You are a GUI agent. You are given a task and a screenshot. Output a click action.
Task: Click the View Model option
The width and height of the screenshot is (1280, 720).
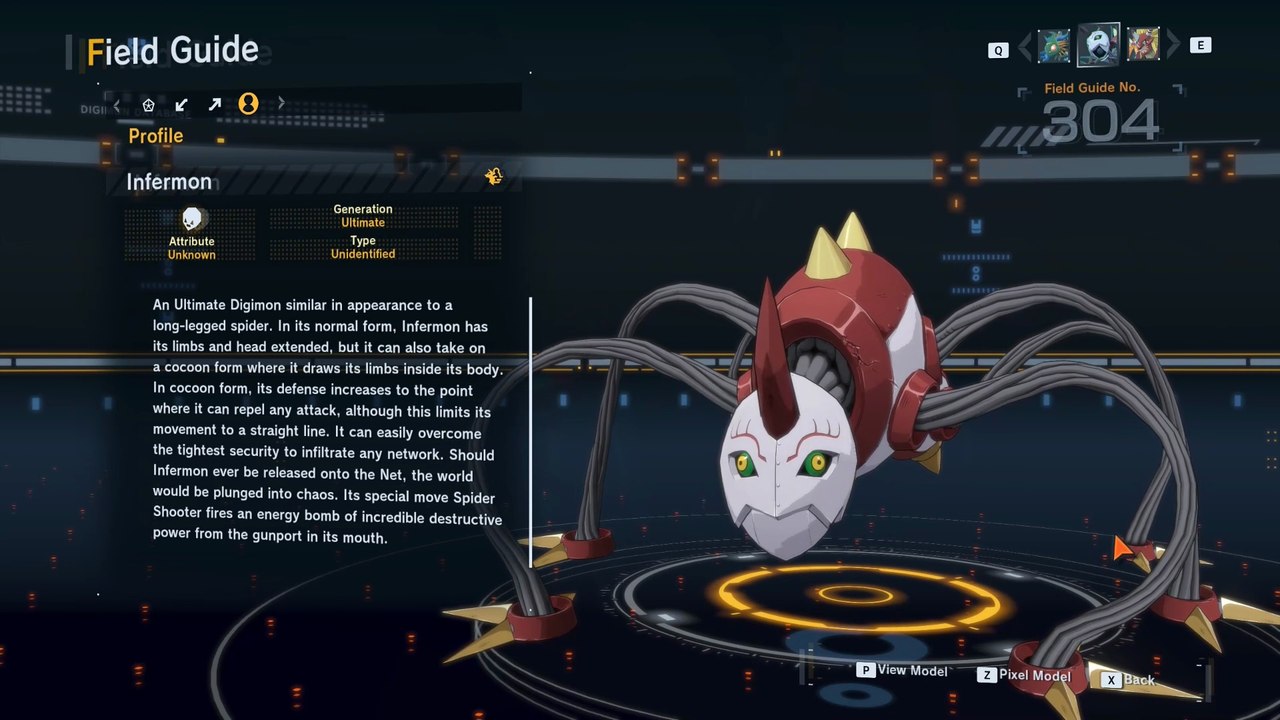902,671
